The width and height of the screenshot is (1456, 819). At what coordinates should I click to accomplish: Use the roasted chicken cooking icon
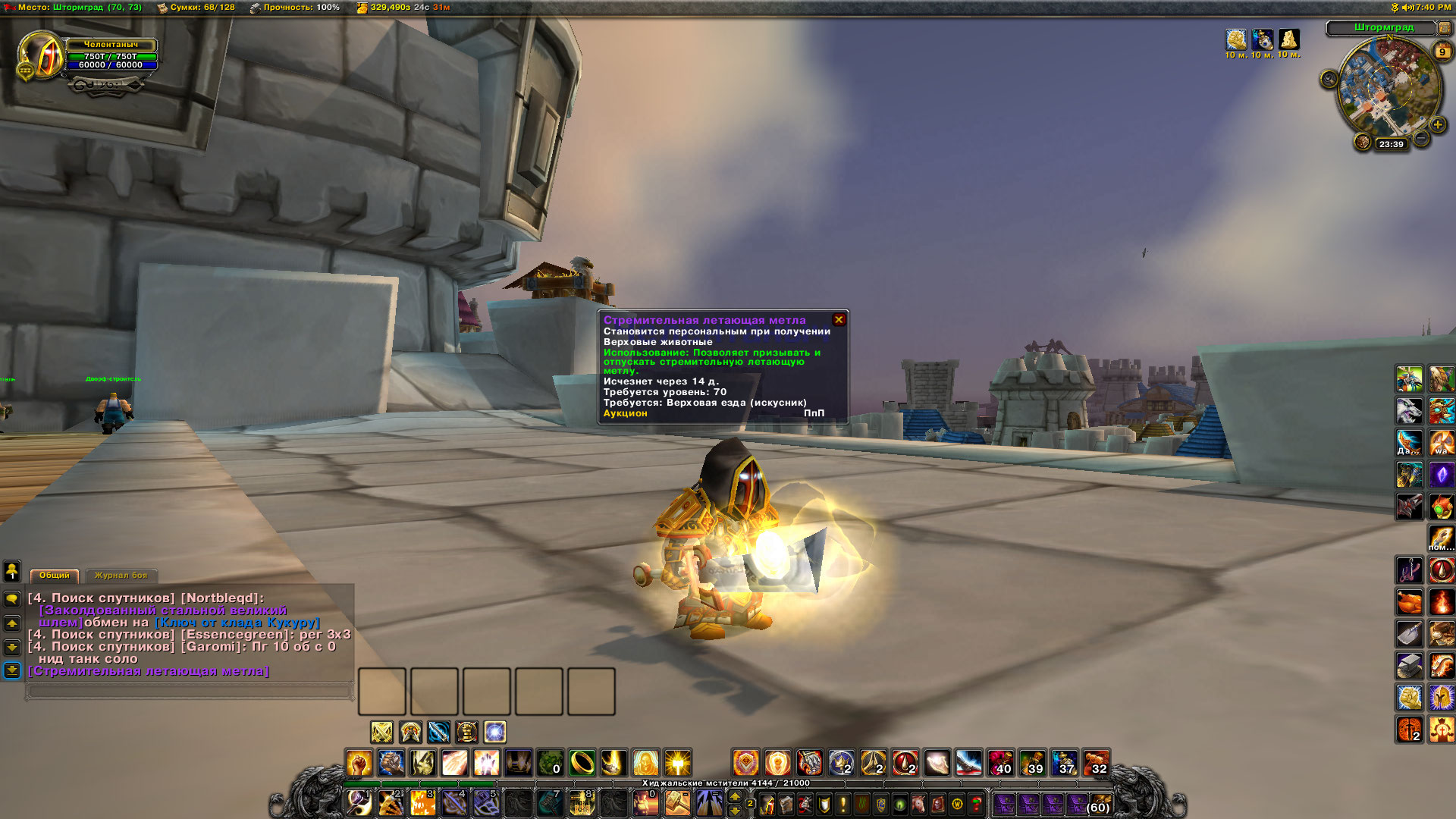pyautogui.click(x=1409, y=602)
